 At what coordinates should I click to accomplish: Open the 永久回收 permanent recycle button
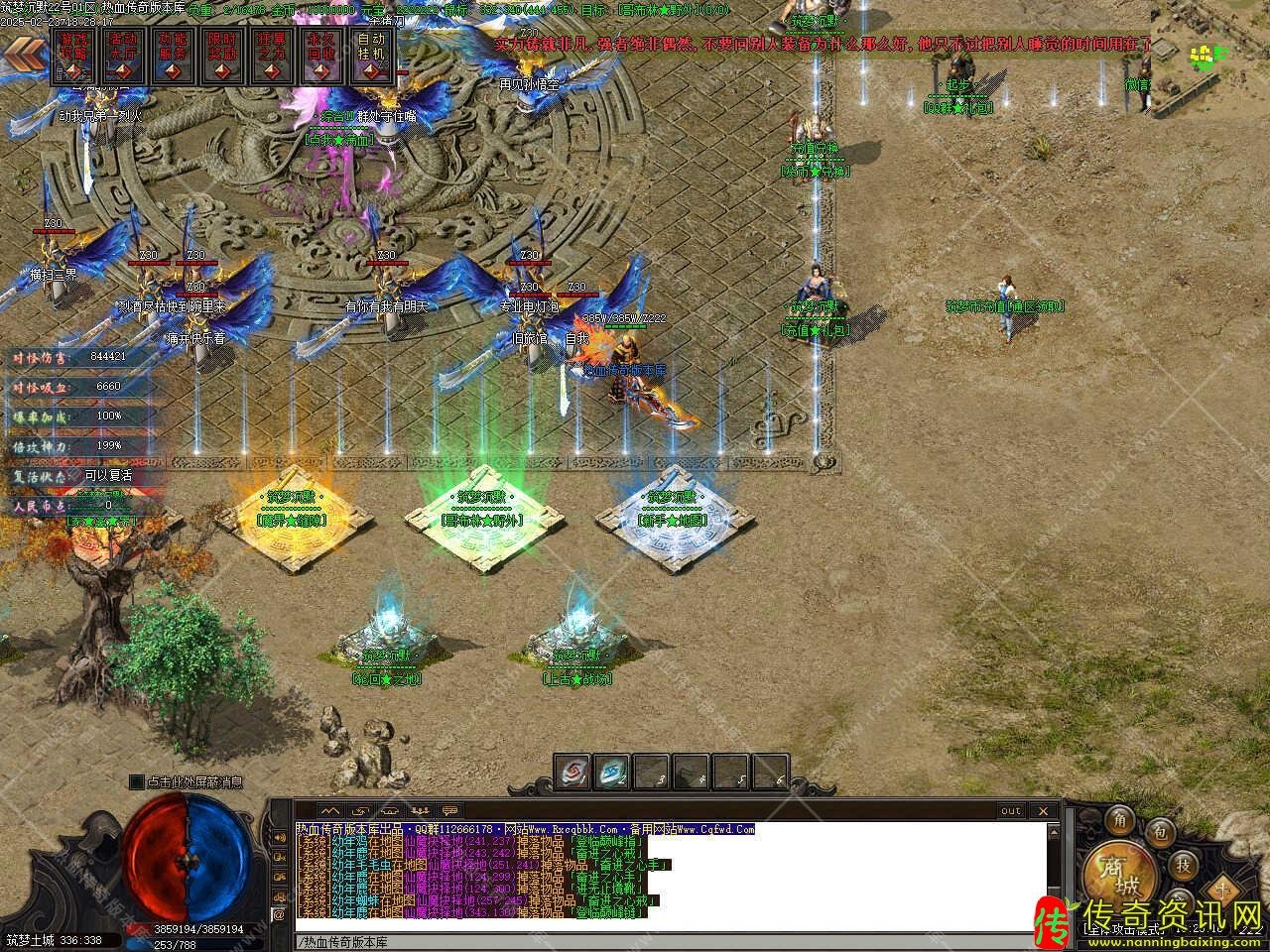click(321, 56)
